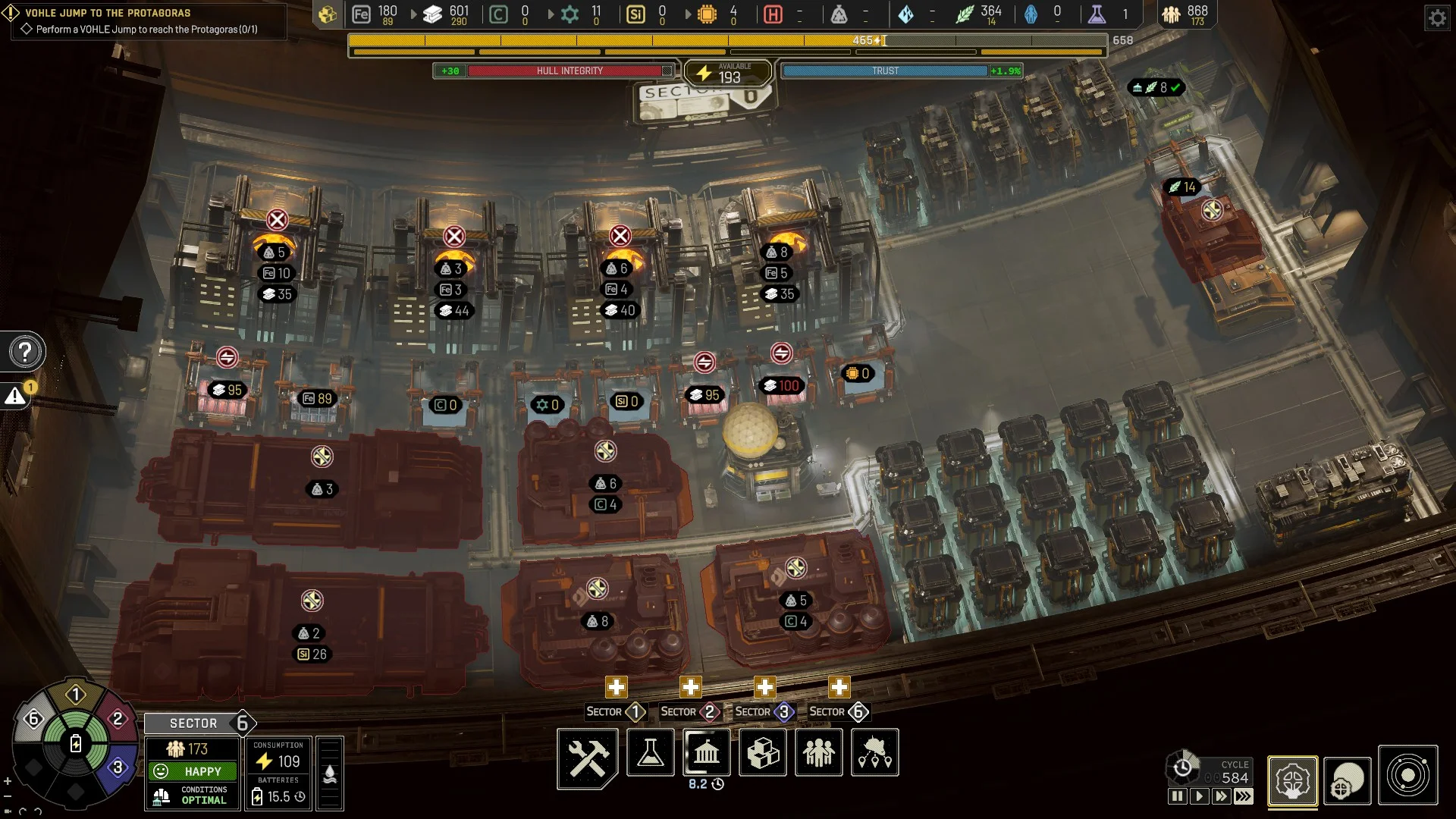This screenshot has width=1456, height=819.
Task: Set game speed to normal play
Action: click(1199, 796)
